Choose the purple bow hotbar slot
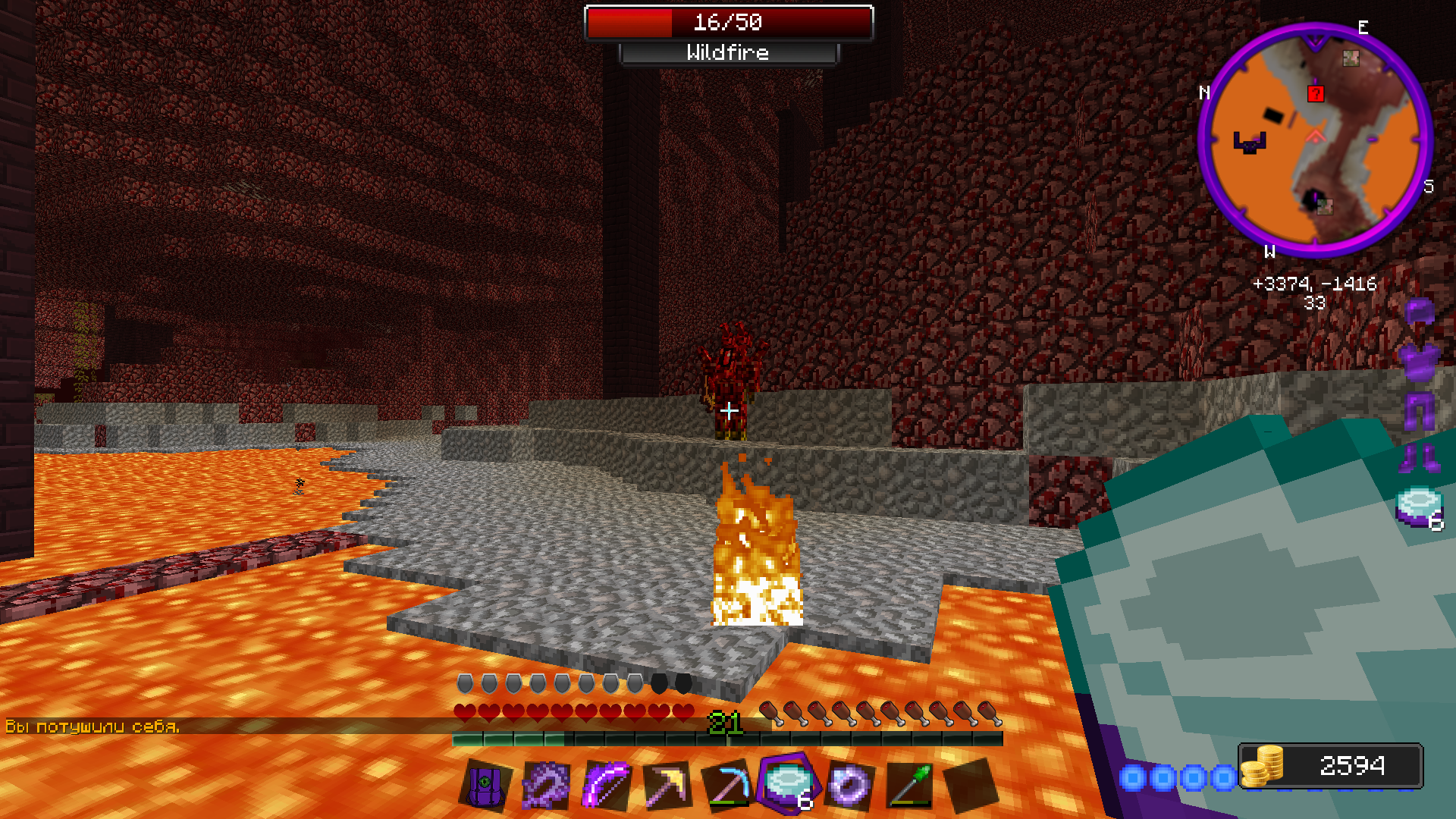The height and width of the screenshot is (819, 1456). [606, 786]
